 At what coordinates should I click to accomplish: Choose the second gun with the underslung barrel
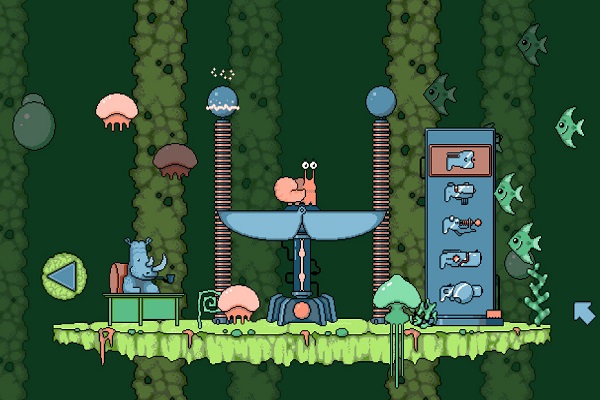(x=461, y=193)
